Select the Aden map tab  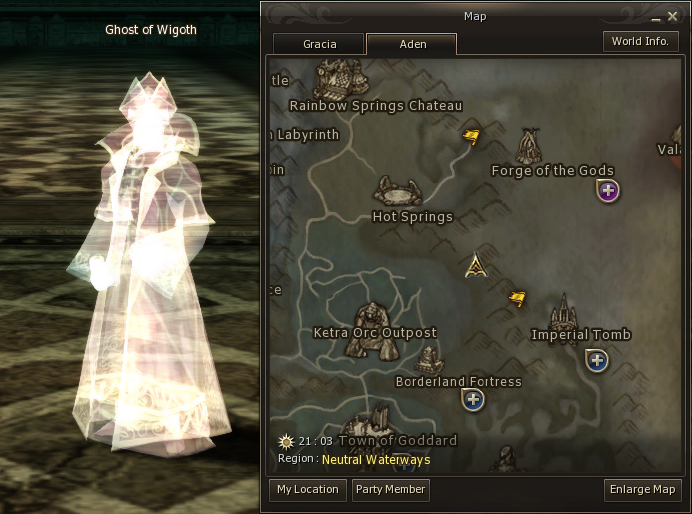pos(411,44)
